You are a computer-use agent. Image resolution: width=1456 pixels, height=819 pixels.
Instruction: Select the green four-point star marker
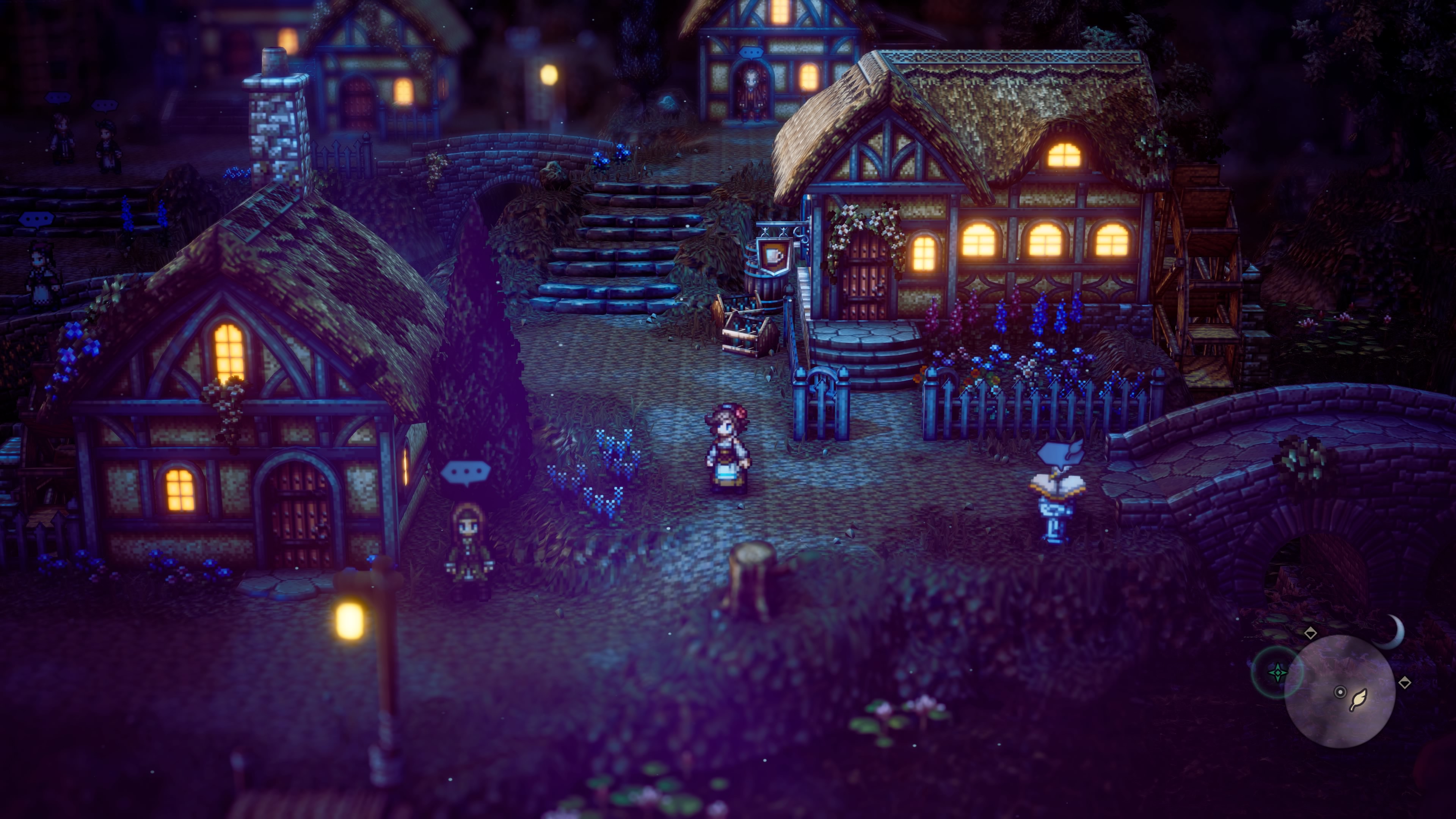[x=1277, y=673]
